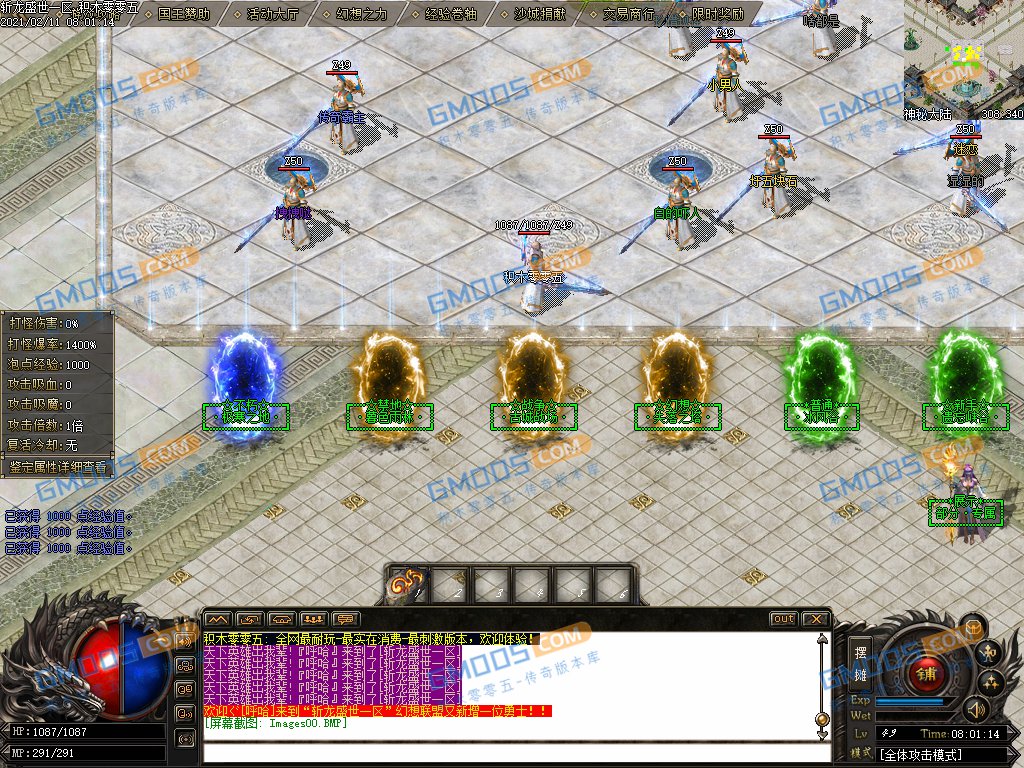Toggle the speaker sound icon
This screenshot has width=1024, height=768.
[x=975, y=710]
